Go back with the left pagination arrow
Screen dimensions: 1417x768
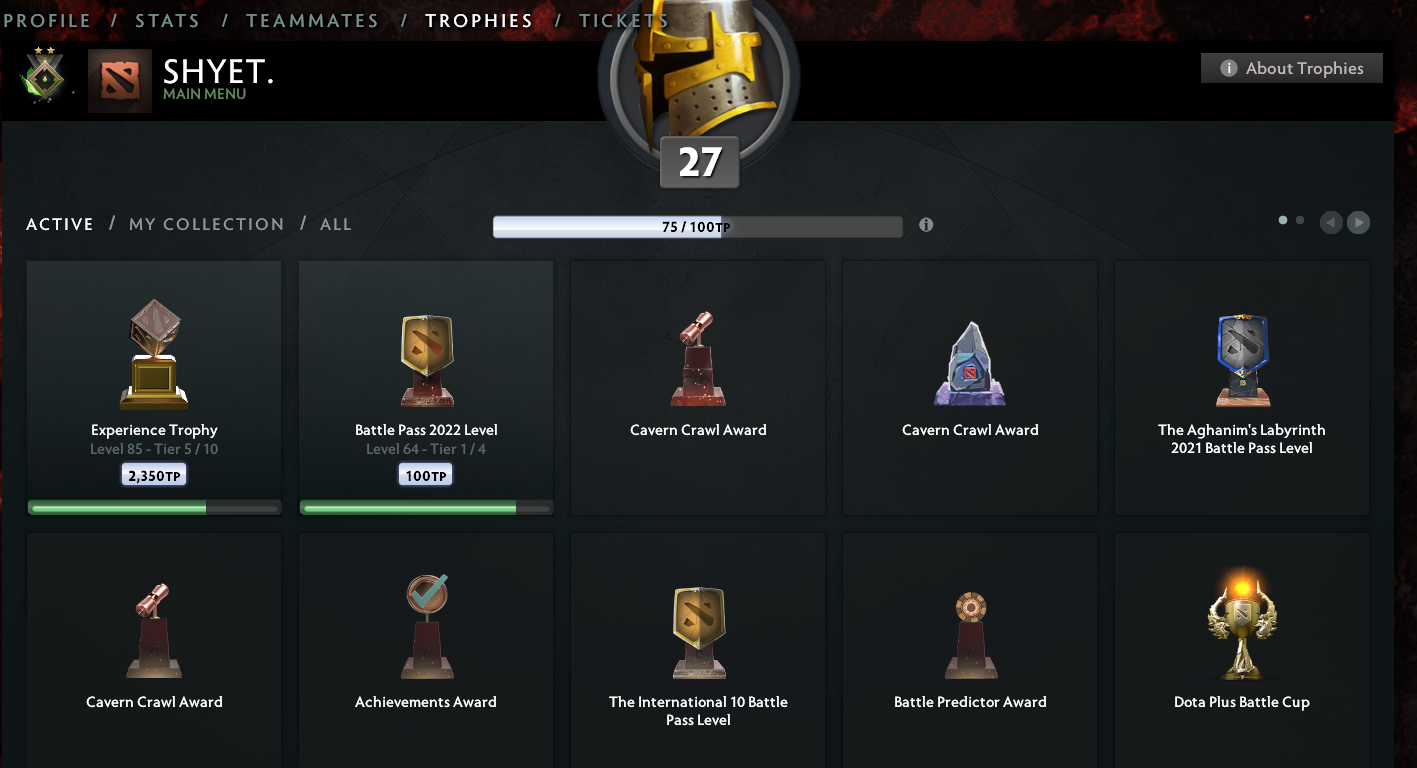click(1331, 222)
